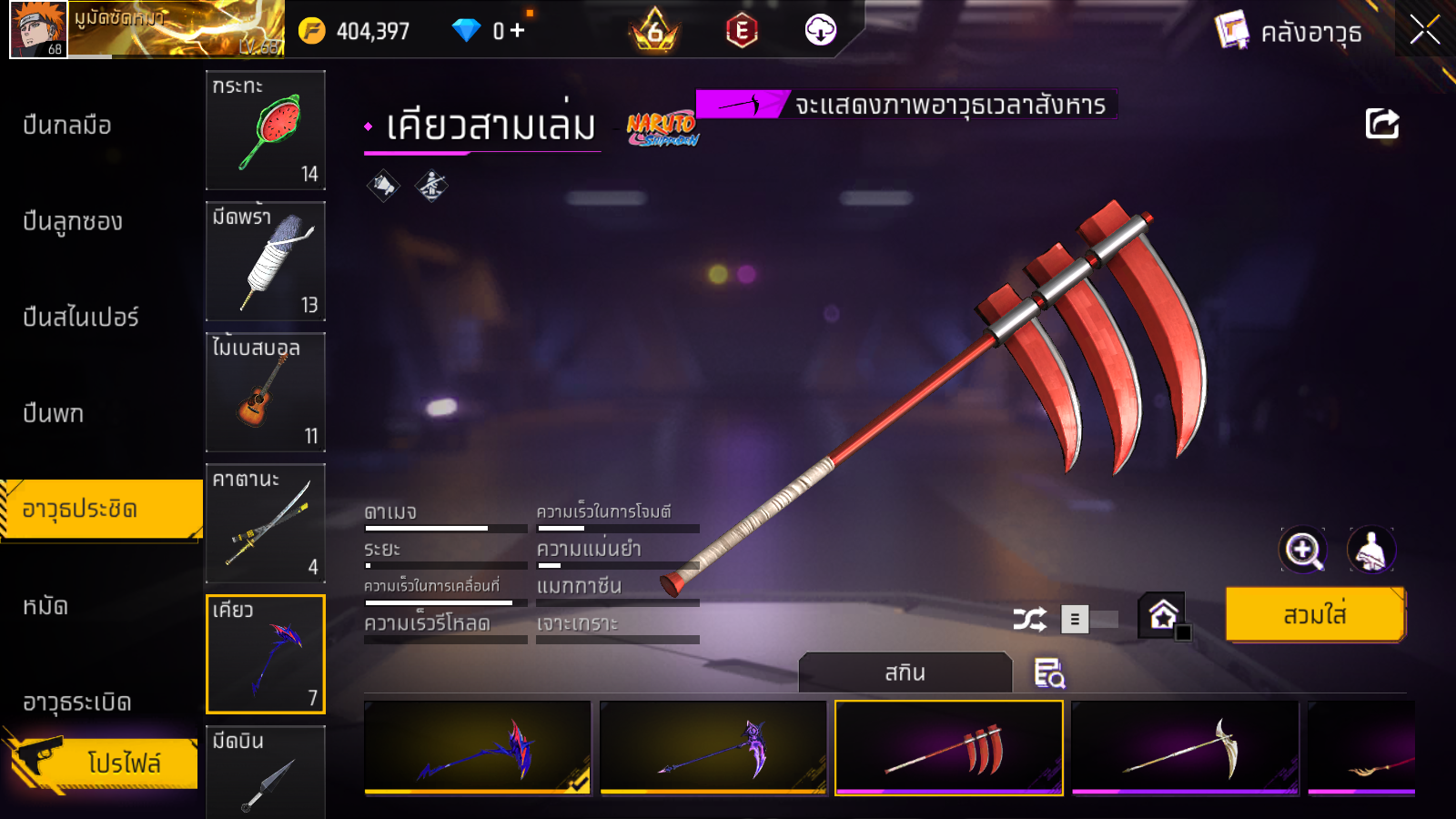Select the หมัด fist category
1456x819 pixels.
45,606
